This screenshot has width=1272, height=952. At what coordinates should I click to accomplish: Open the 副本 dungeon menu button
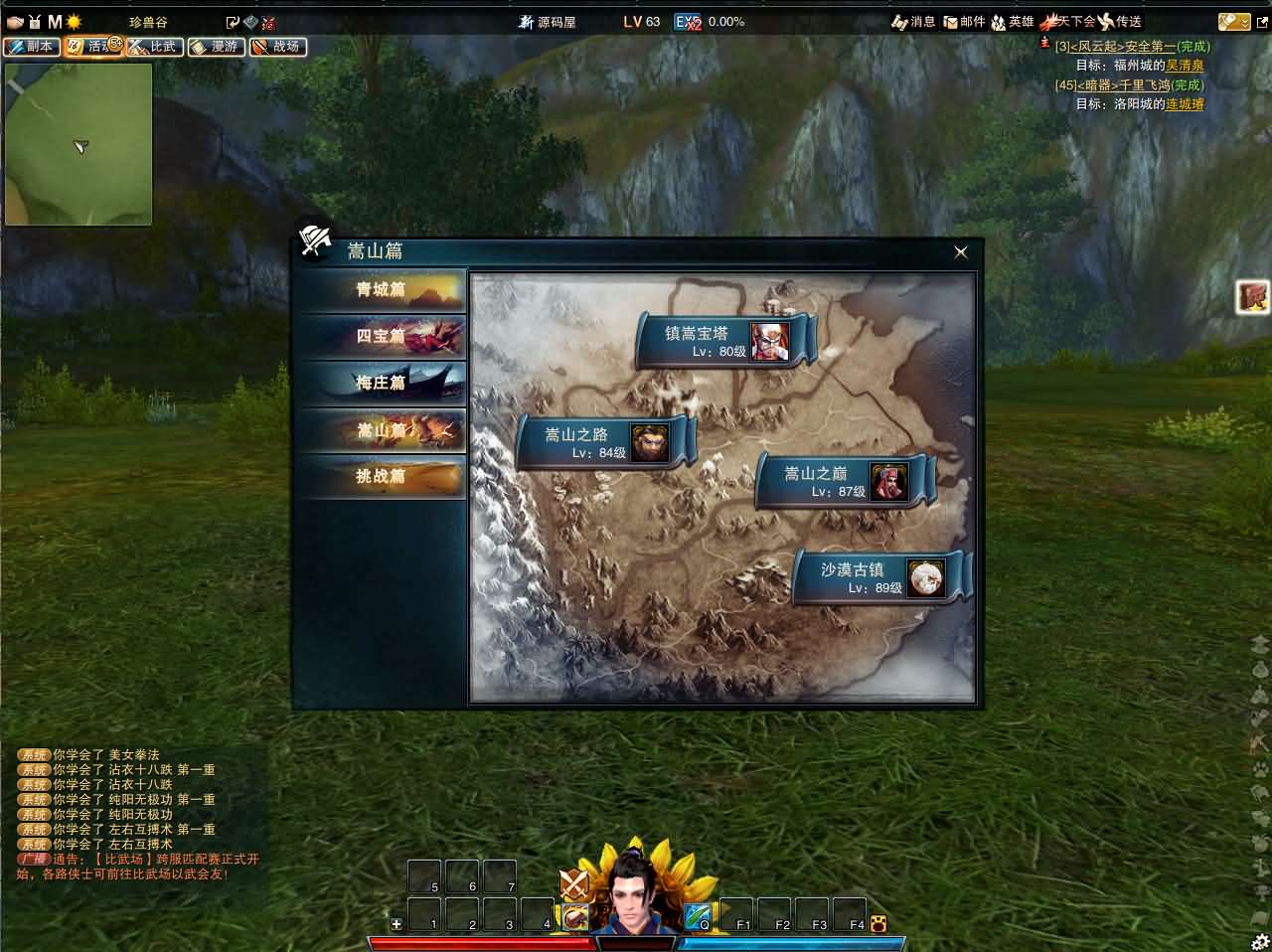[x=31, y=47]
